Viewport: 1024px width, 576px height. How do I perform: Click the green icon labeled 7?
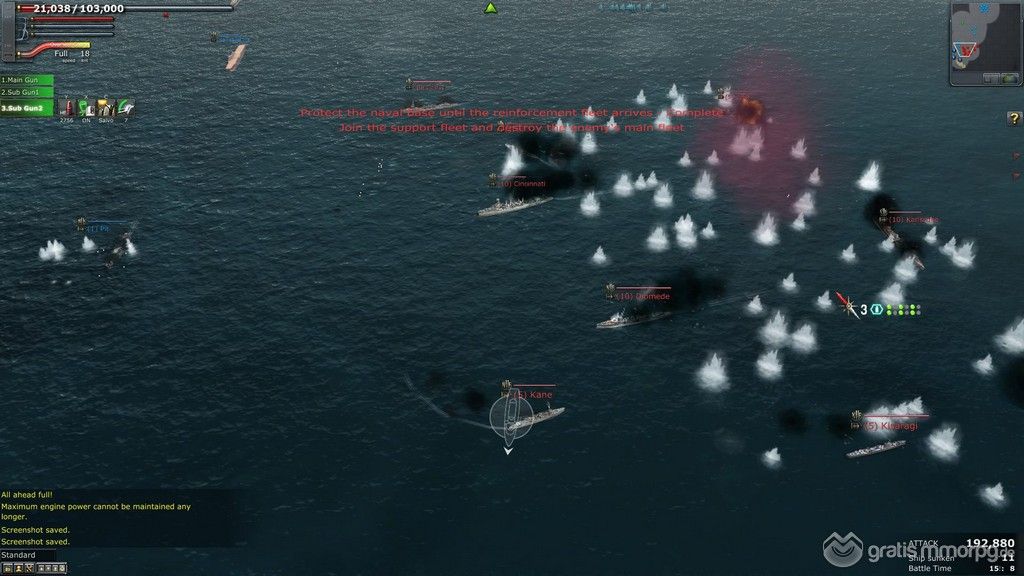tap(125, 108)
